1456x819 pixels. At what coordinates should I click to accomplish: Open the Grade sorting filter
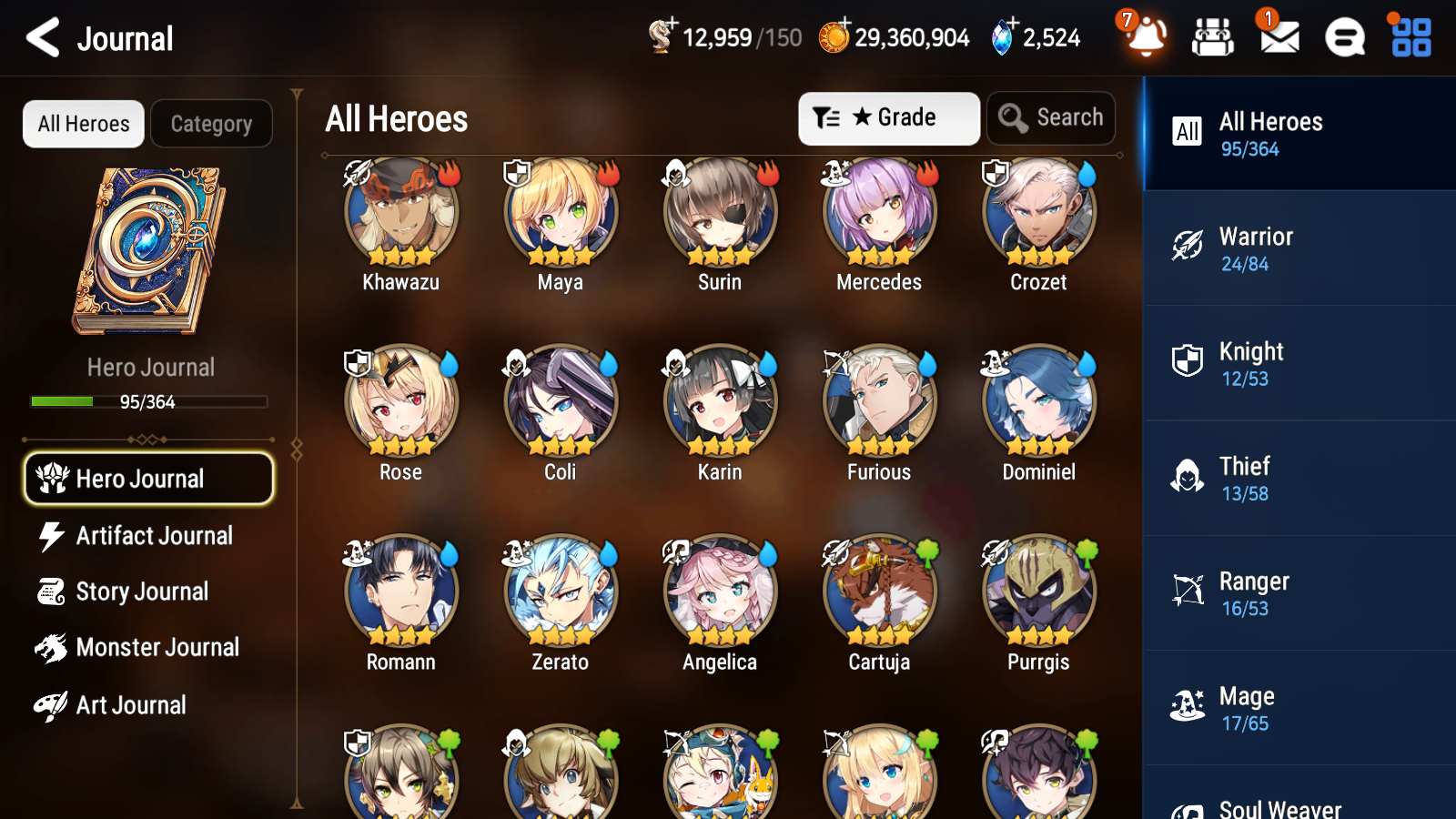click(888, 117)
